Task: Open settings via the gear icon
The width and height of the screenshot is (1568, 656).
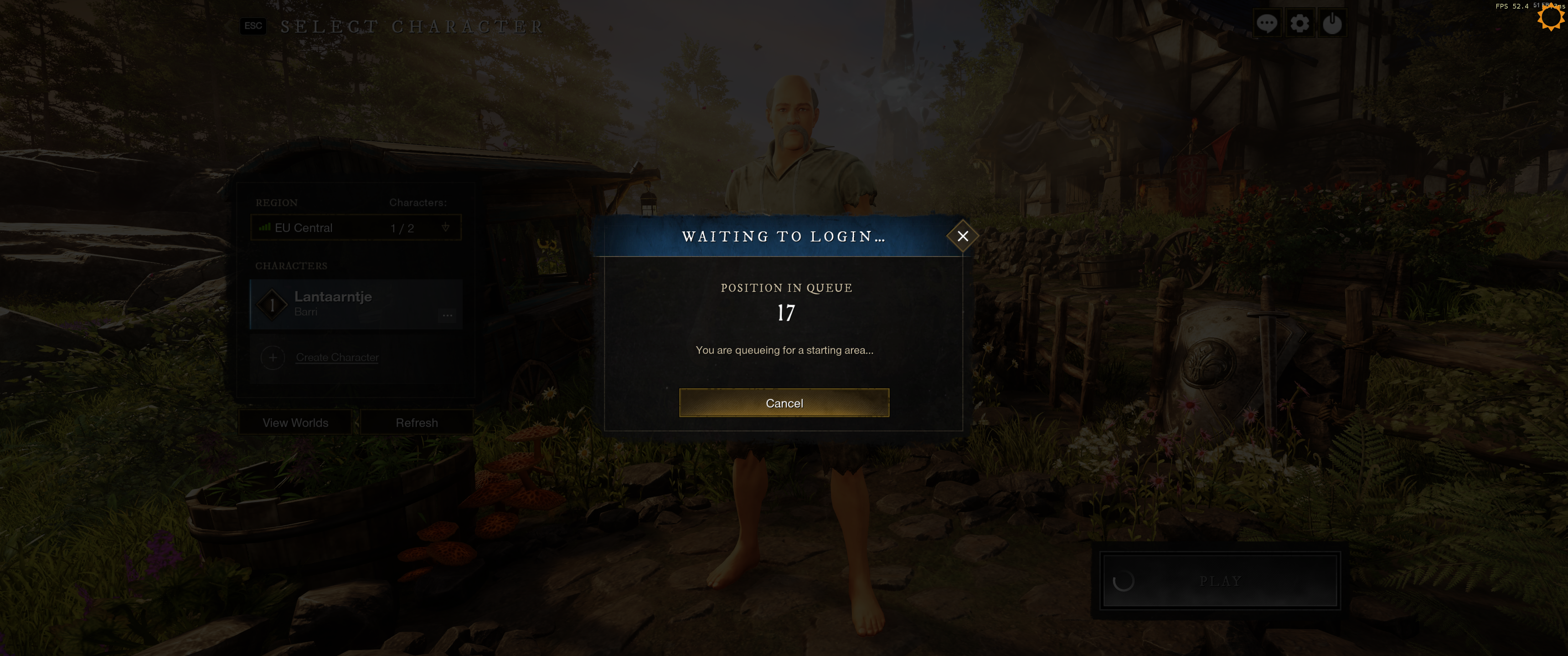Action: pos(1300,24)
